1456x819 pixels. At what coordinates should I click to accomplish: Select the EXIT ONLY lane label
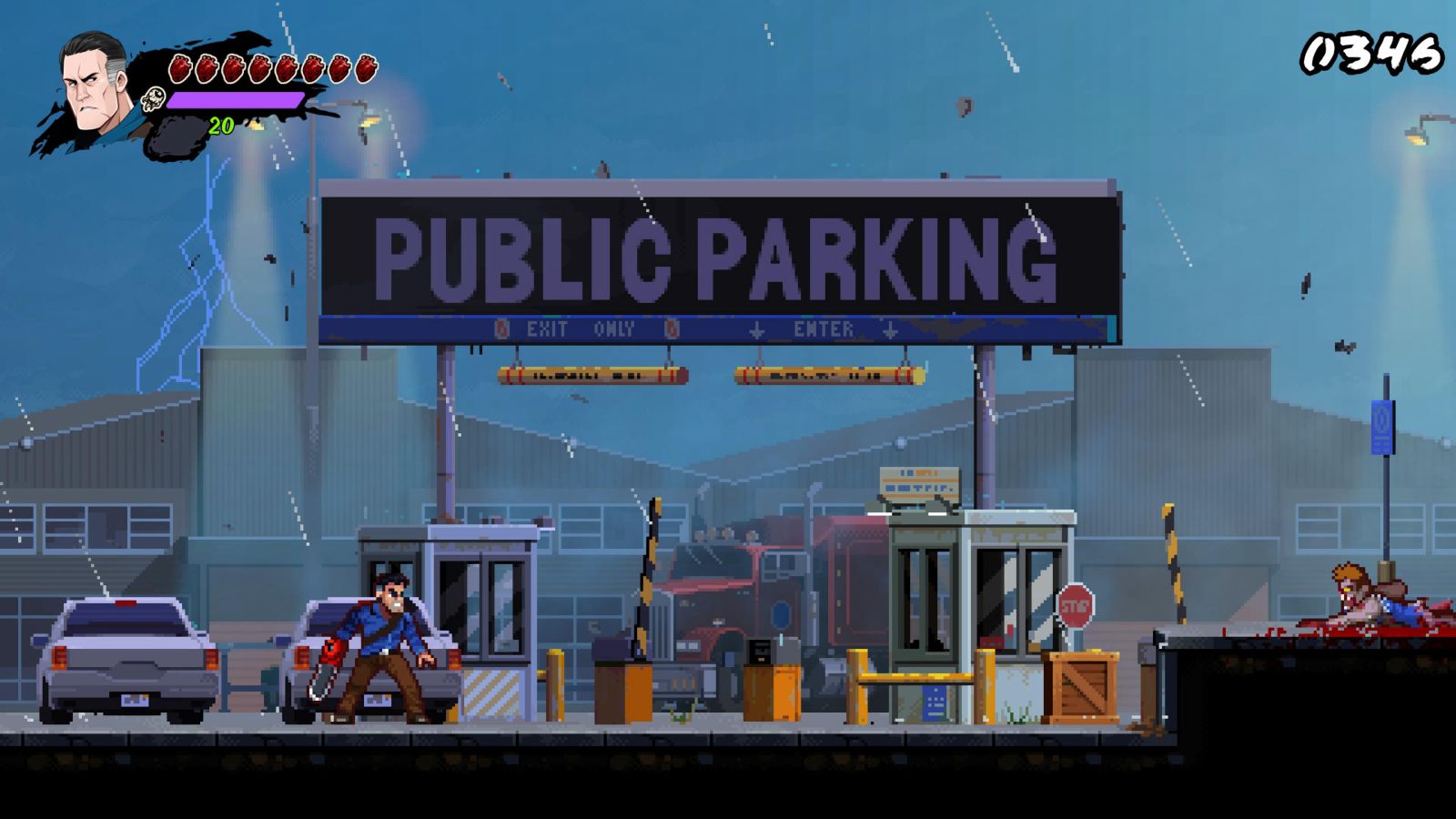click(x=580, y=329)
